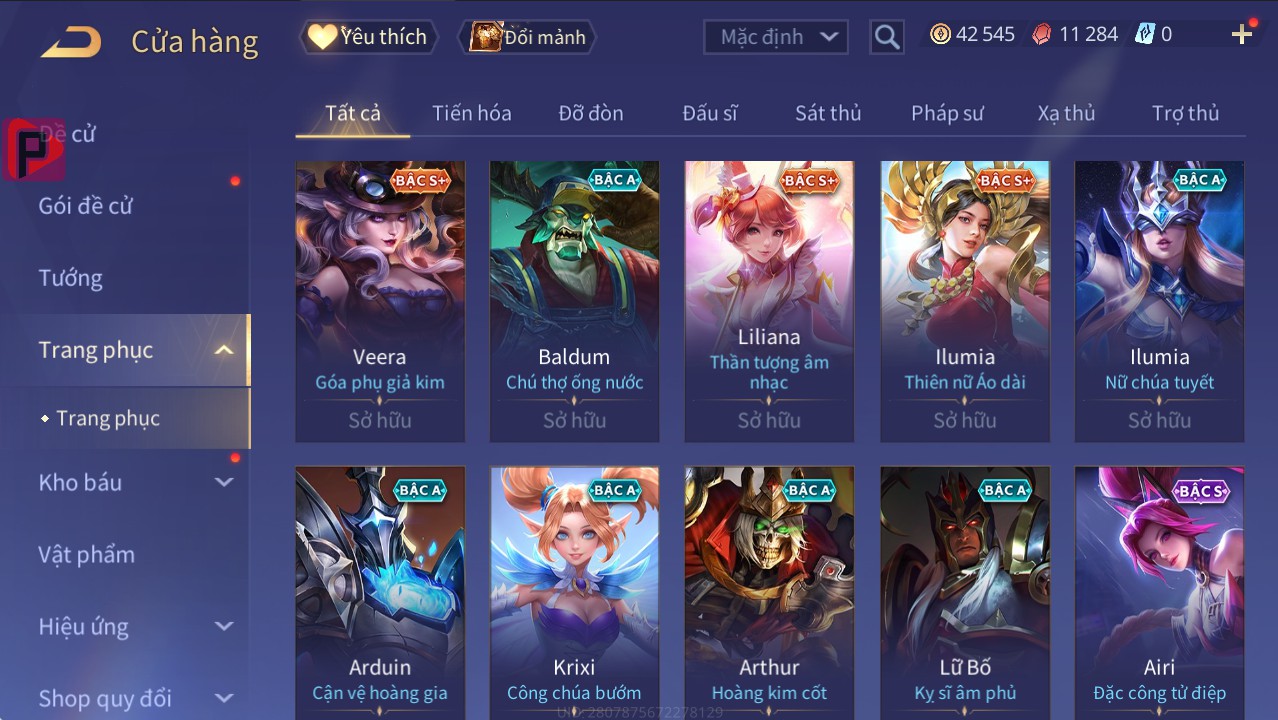This screenshot has height=720, width=1278.
Task: Open the Yêu thích favorites list
Action: click(x=368, y=37)
